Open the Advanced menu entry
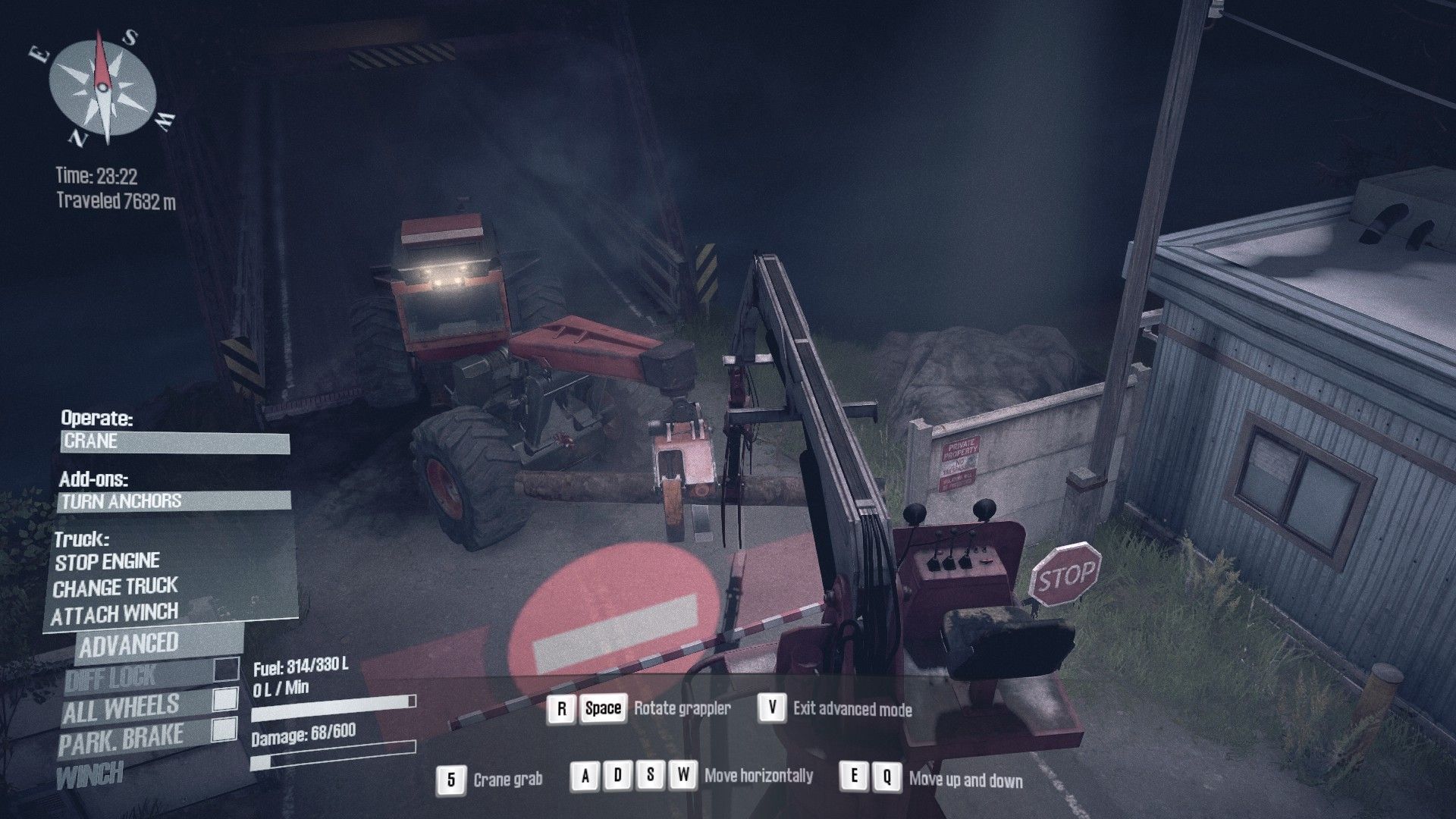 pos(129,645)
